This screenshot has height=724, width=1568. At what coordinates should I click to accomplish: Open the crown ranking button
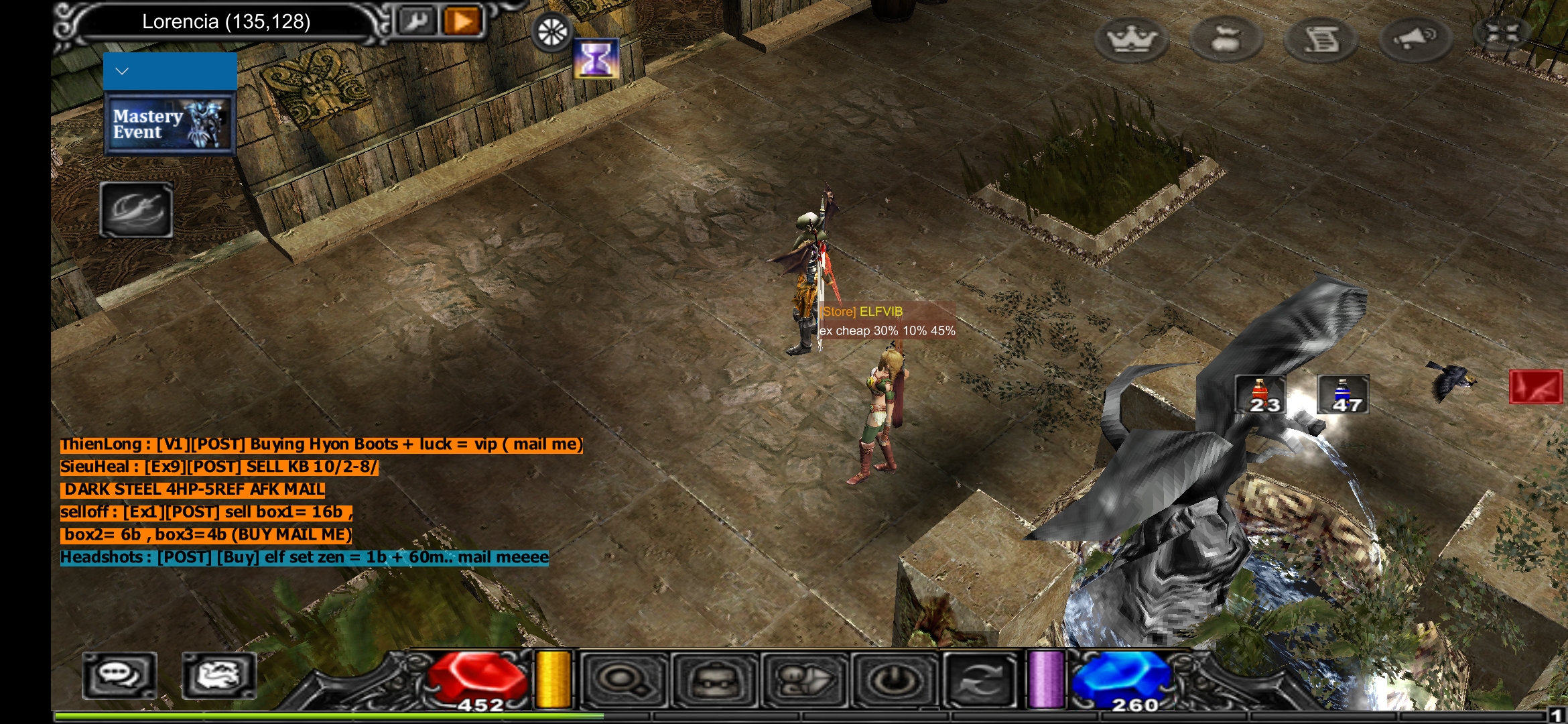click(1131, 39)
